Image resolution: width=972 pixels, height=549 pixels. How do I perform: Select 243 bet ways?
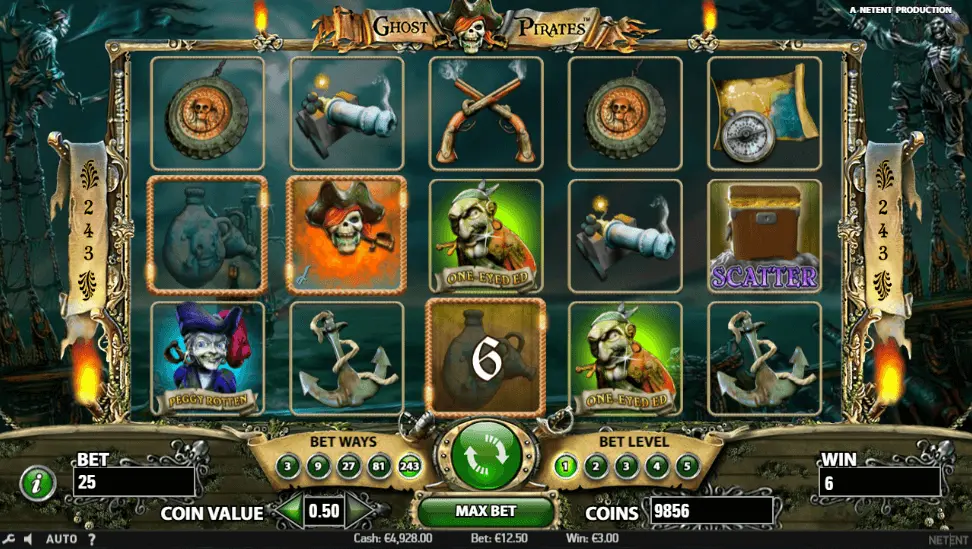coord(408,466)
